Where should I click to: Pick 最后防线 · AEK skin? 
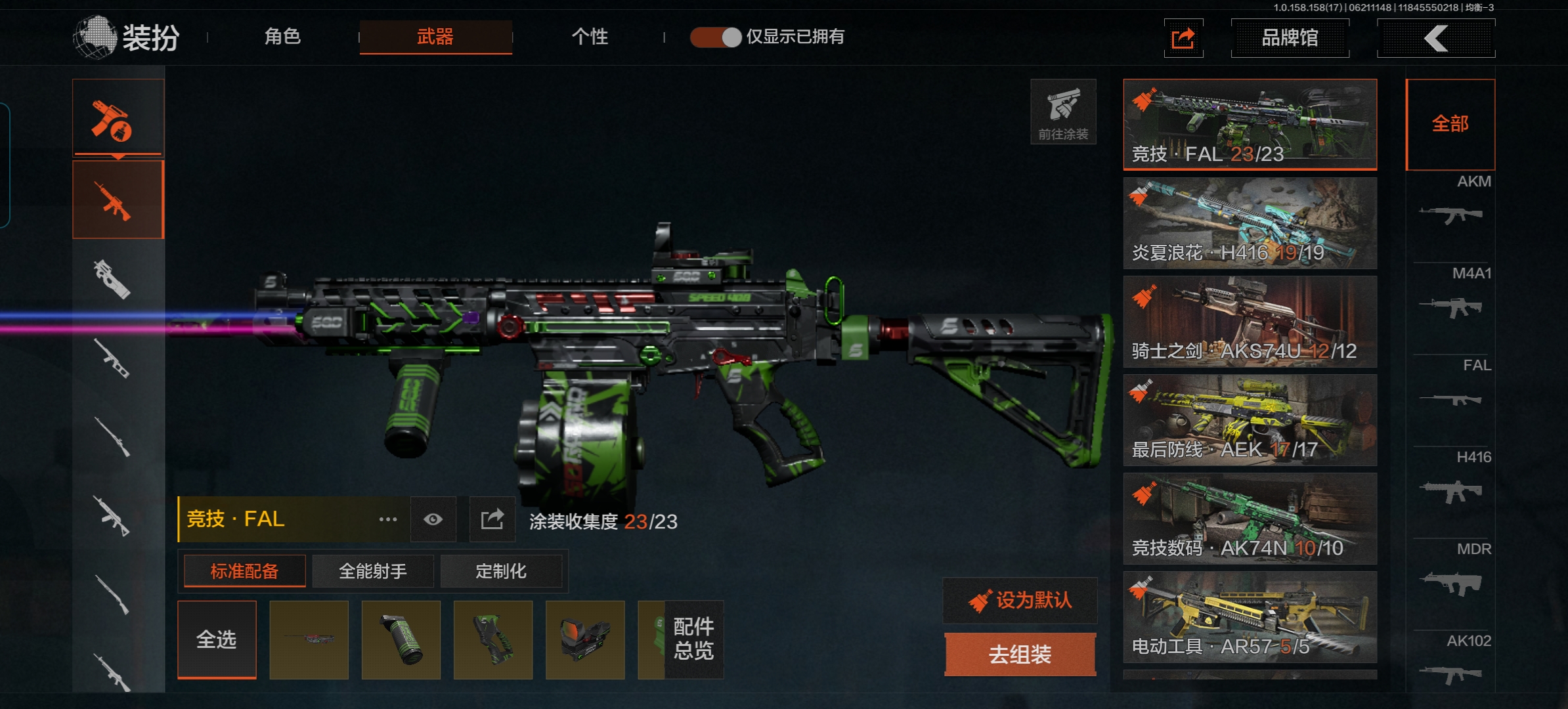pyautogui.click(x=1250, y=420)
